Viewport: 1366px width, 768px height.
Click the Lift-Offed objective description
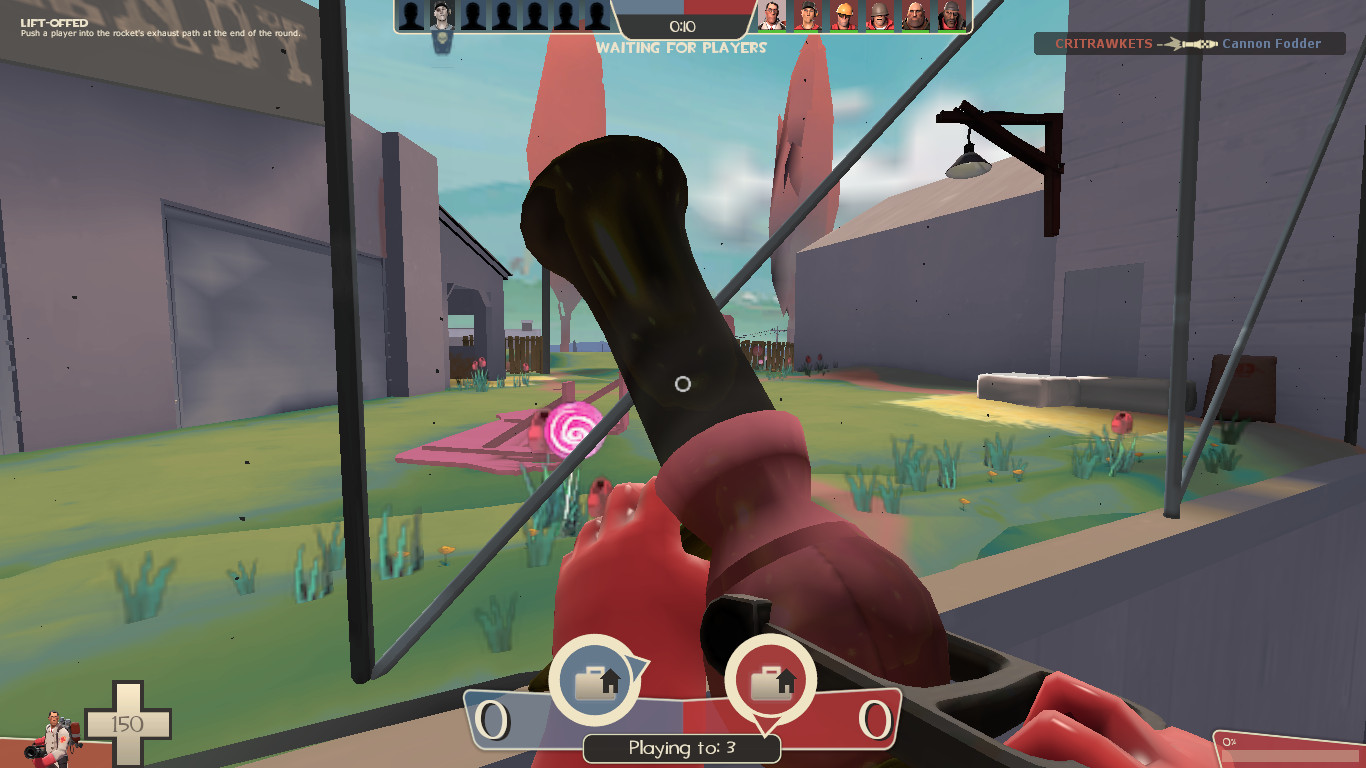[160, 28]
